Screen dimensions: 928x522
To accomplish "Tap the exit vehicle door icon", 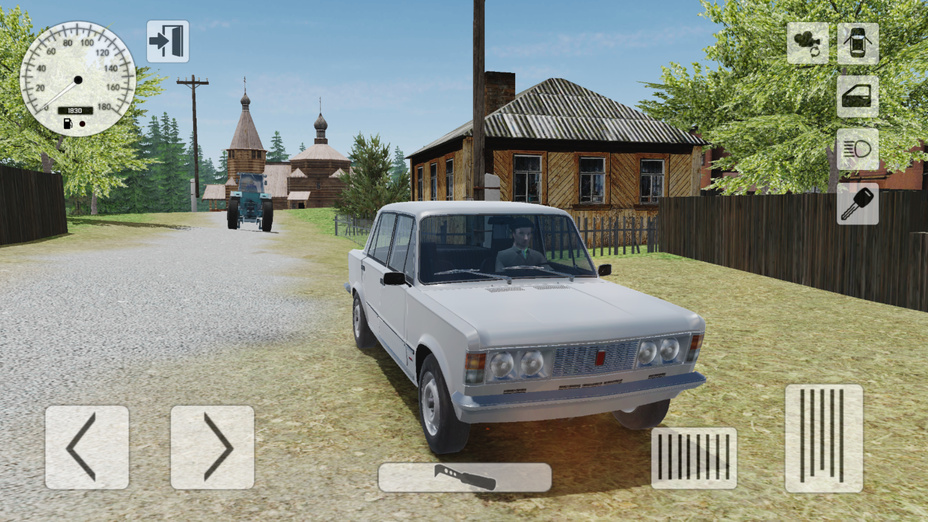I will click(167, 41).
